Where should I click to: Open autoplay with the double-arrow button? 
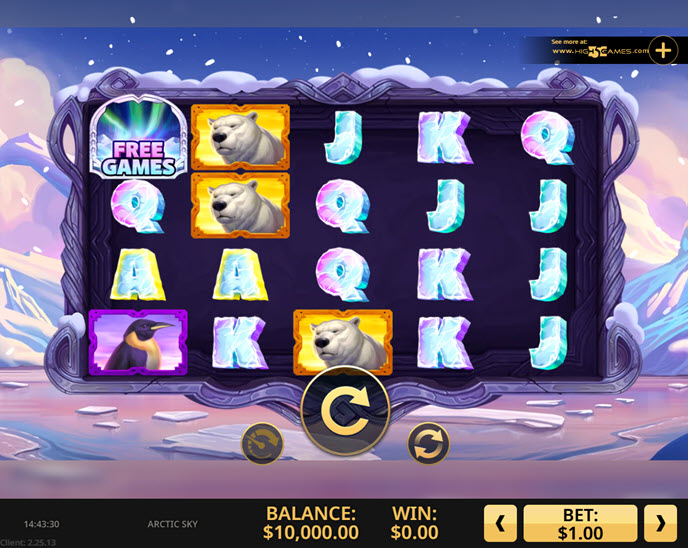[x=428, y=443]
